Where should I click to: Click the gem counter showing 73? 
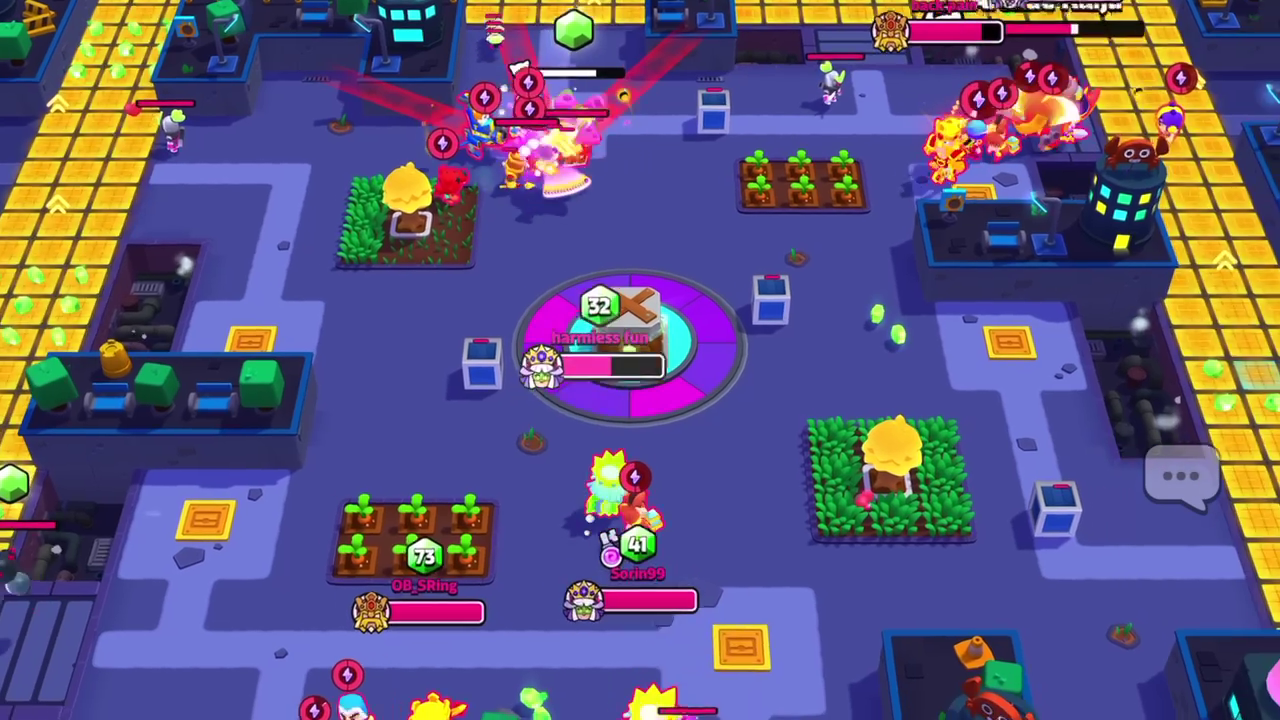[424, 555]
